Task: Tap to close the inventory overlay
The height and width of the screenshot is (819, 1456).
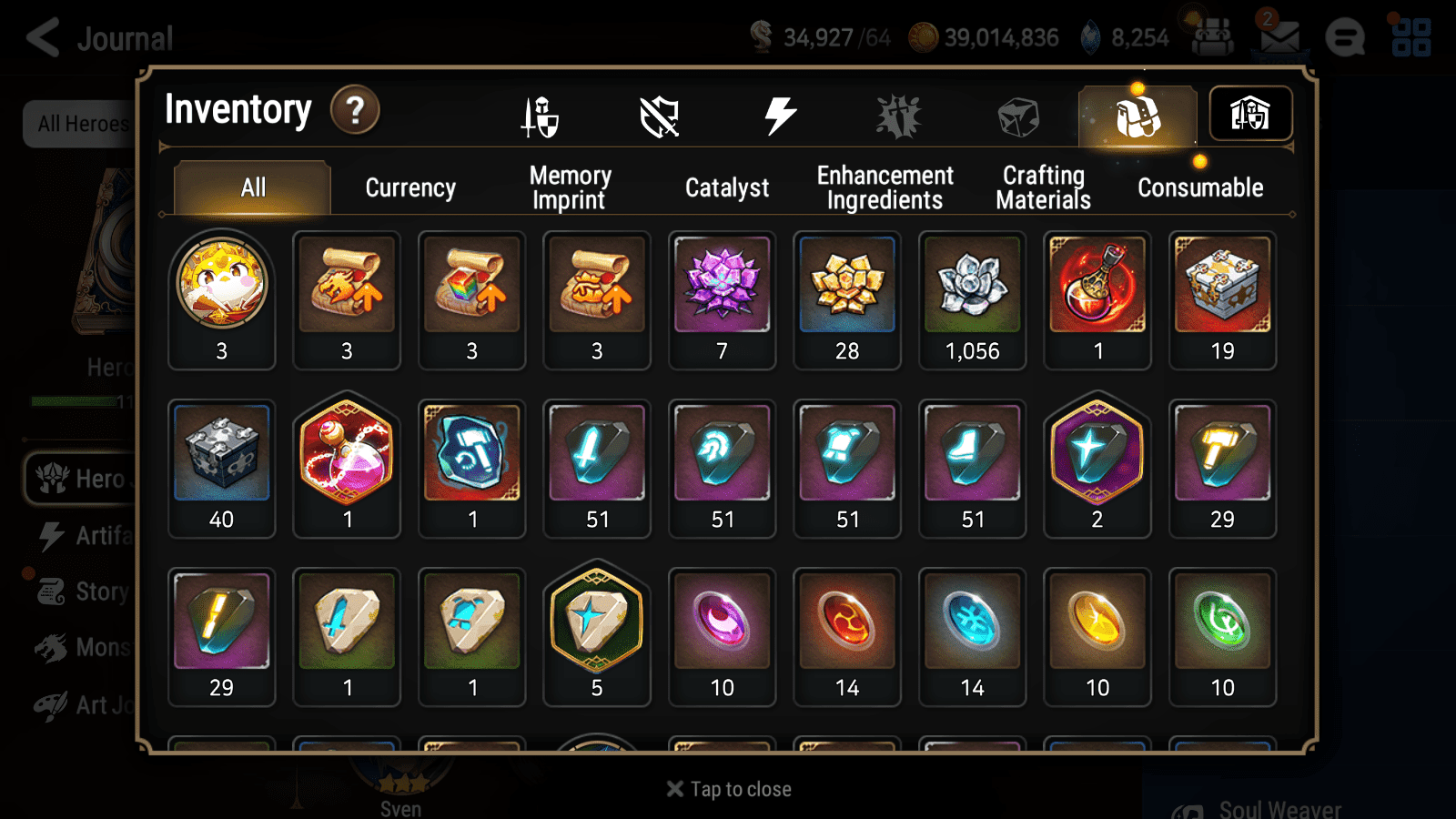Action: tap(726, 789)
